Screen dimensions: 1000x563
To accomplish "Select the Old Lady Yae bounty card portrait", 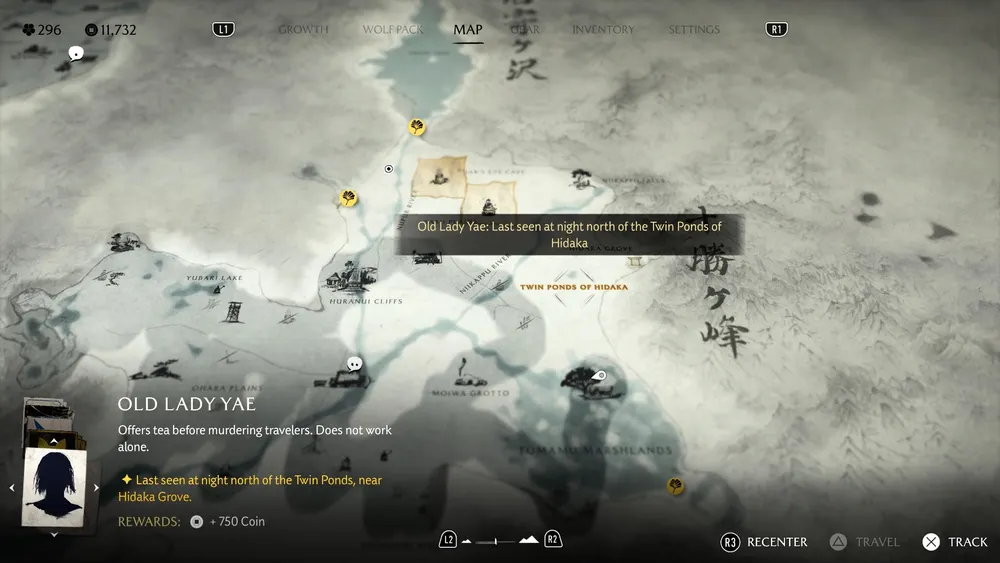I will pyautogui.click(x=54, y=486).
